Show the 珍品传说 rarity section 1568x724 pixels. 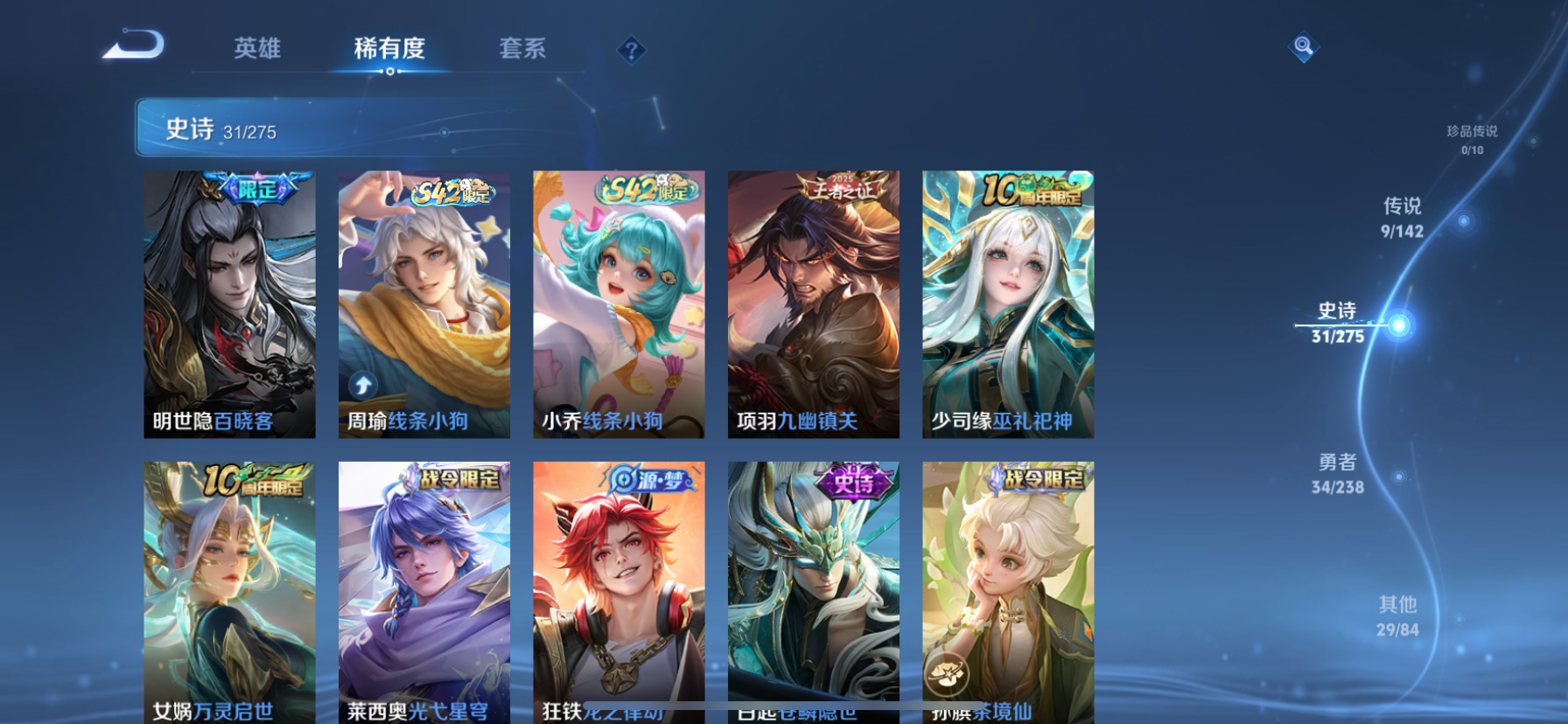(x=1472, y=139)
